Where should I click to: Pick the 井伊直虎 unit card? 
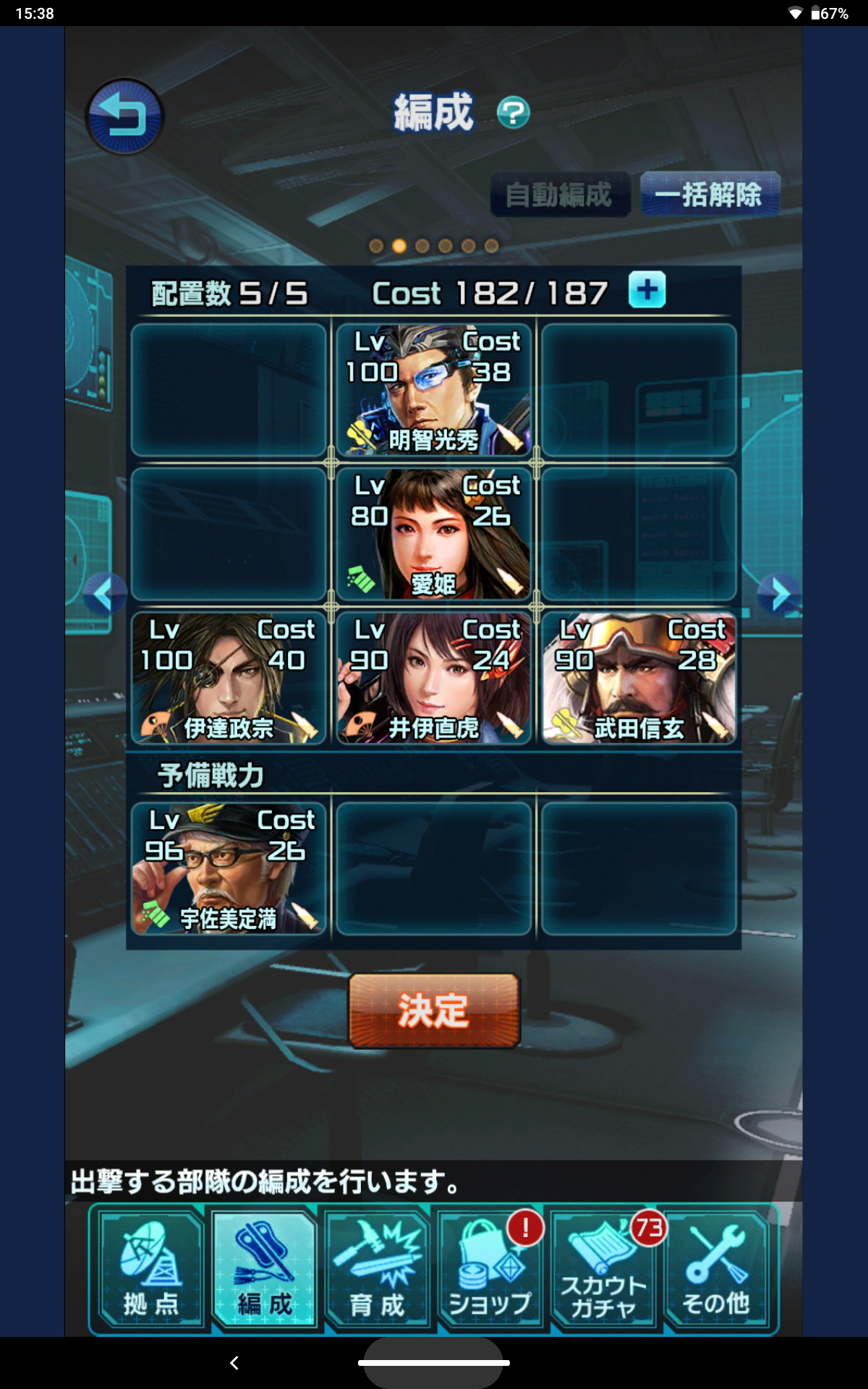(x=433, y=679)
